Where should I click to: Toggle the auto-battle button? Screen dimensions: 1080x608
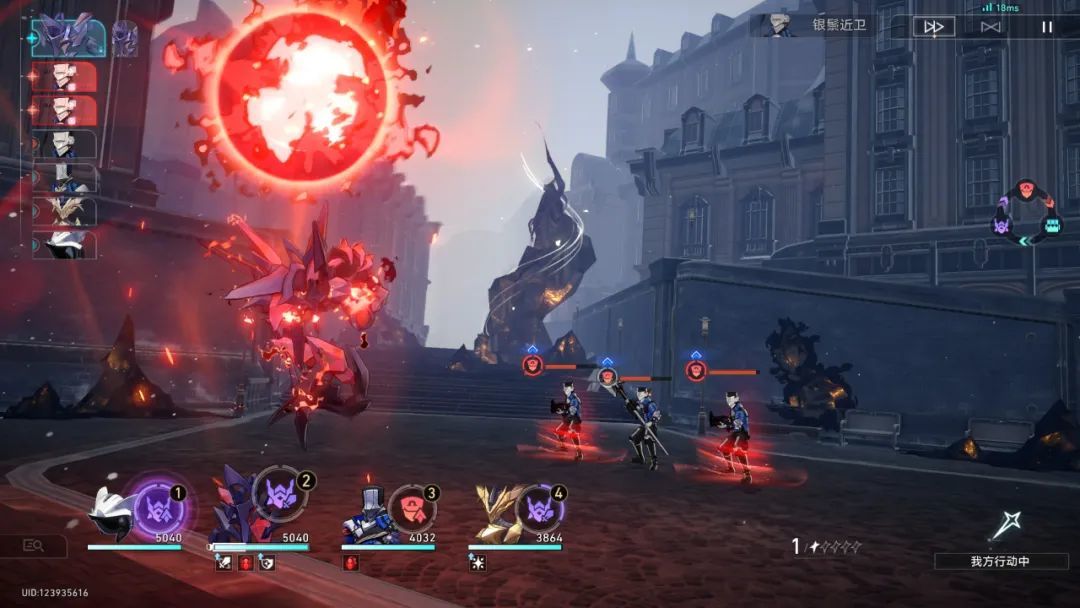coord(990,27)
